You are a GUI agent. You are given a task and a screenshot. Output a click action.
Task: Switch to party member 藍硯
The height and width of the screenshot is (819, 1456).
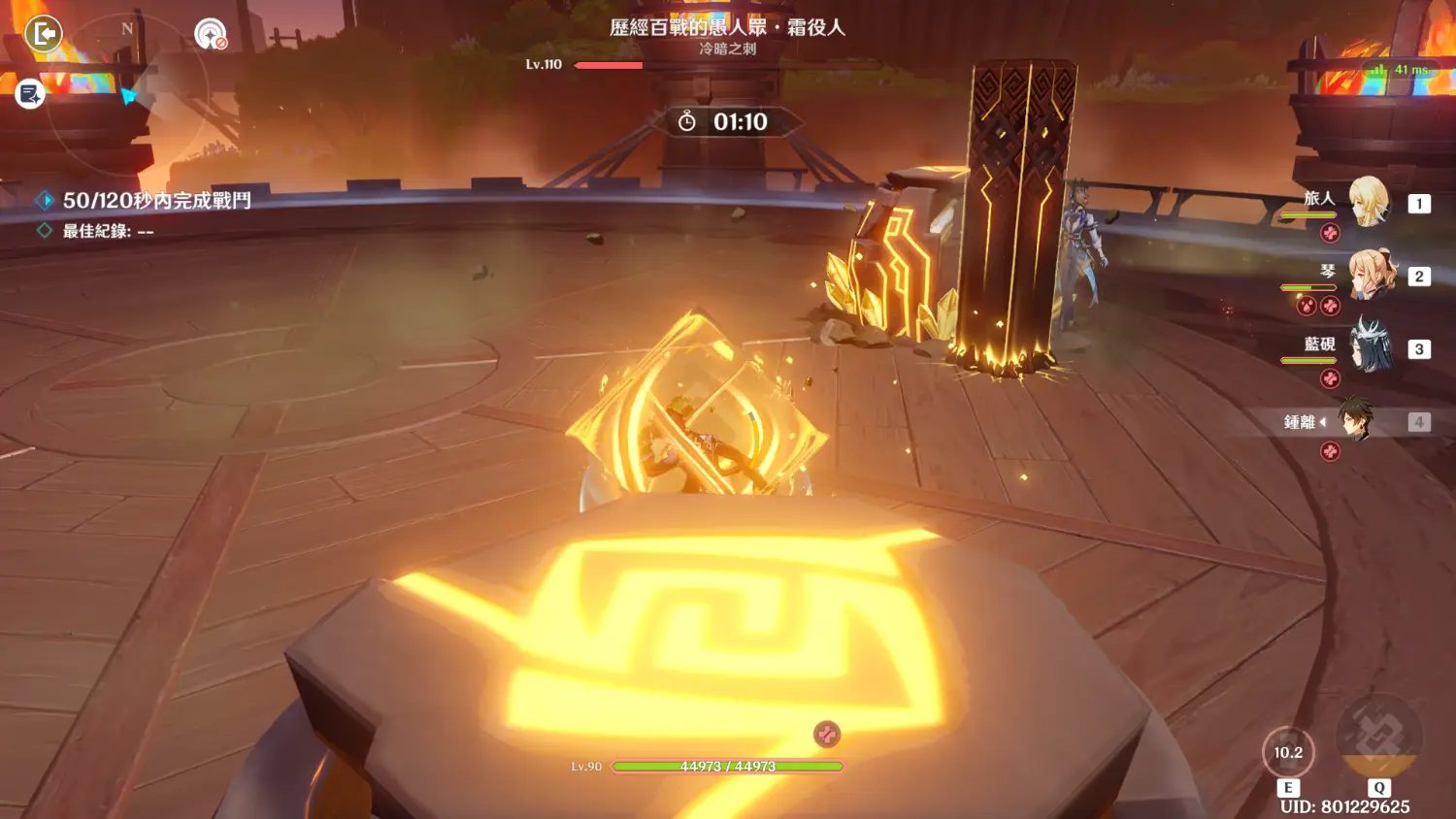point(1370,348)
